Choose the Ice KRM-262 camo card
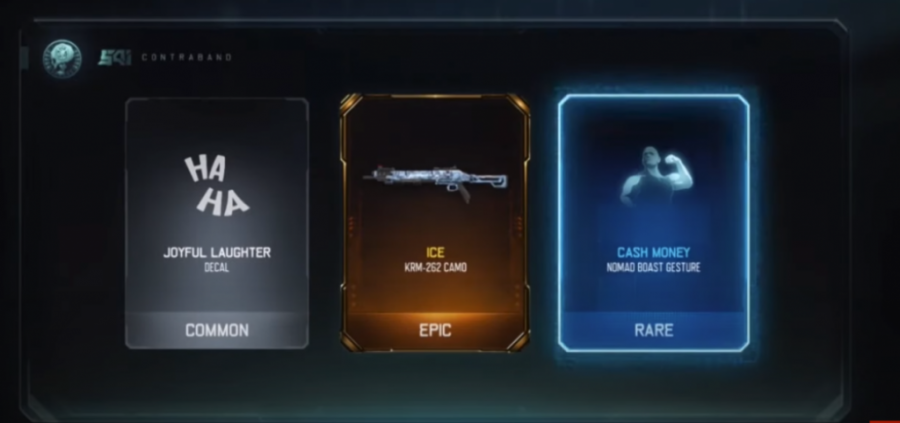The image size is (900, 423). 434,222
